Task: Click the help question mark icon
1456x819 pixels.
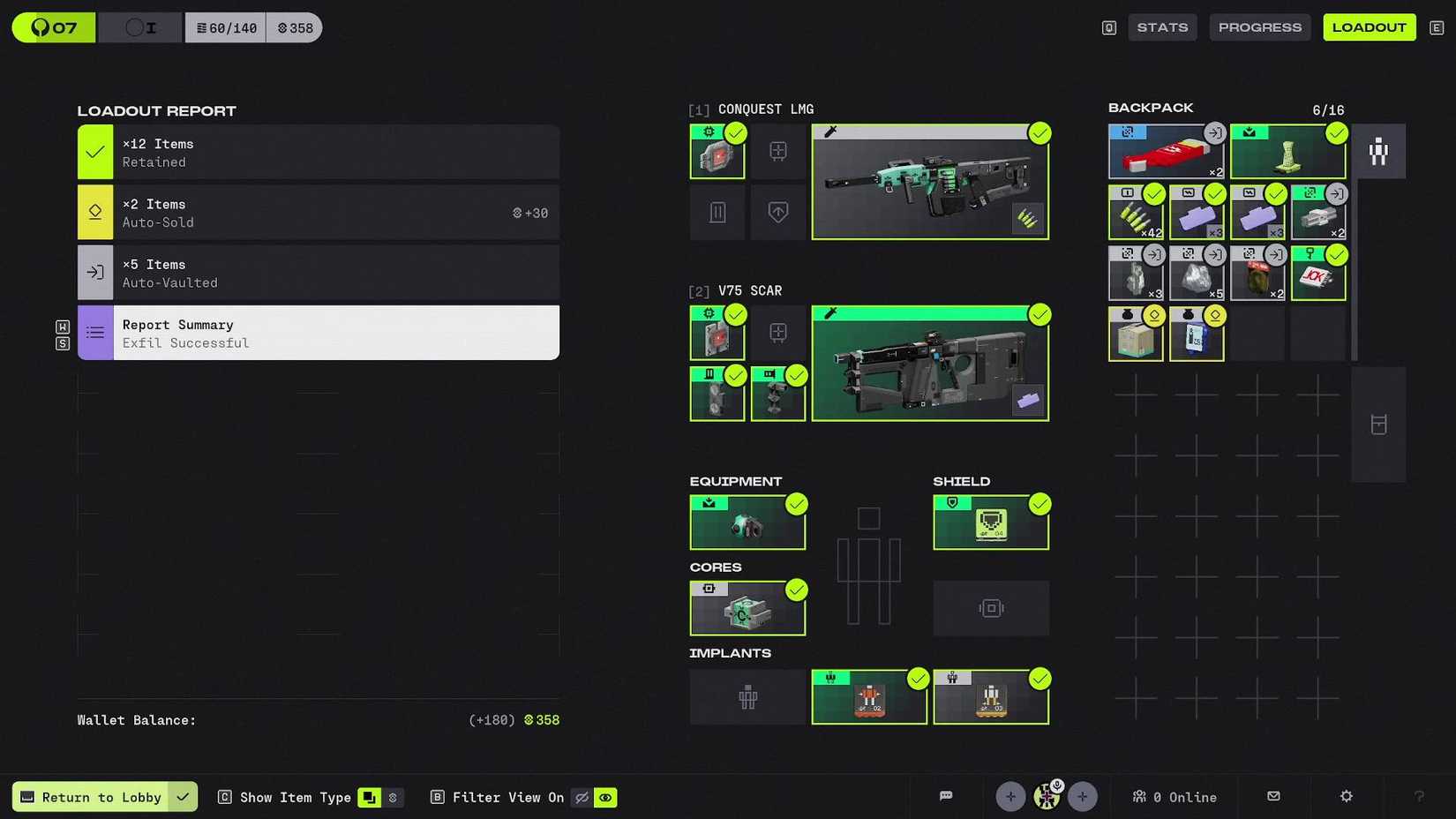Action: pyautogui.click(x=1419, y=797)
